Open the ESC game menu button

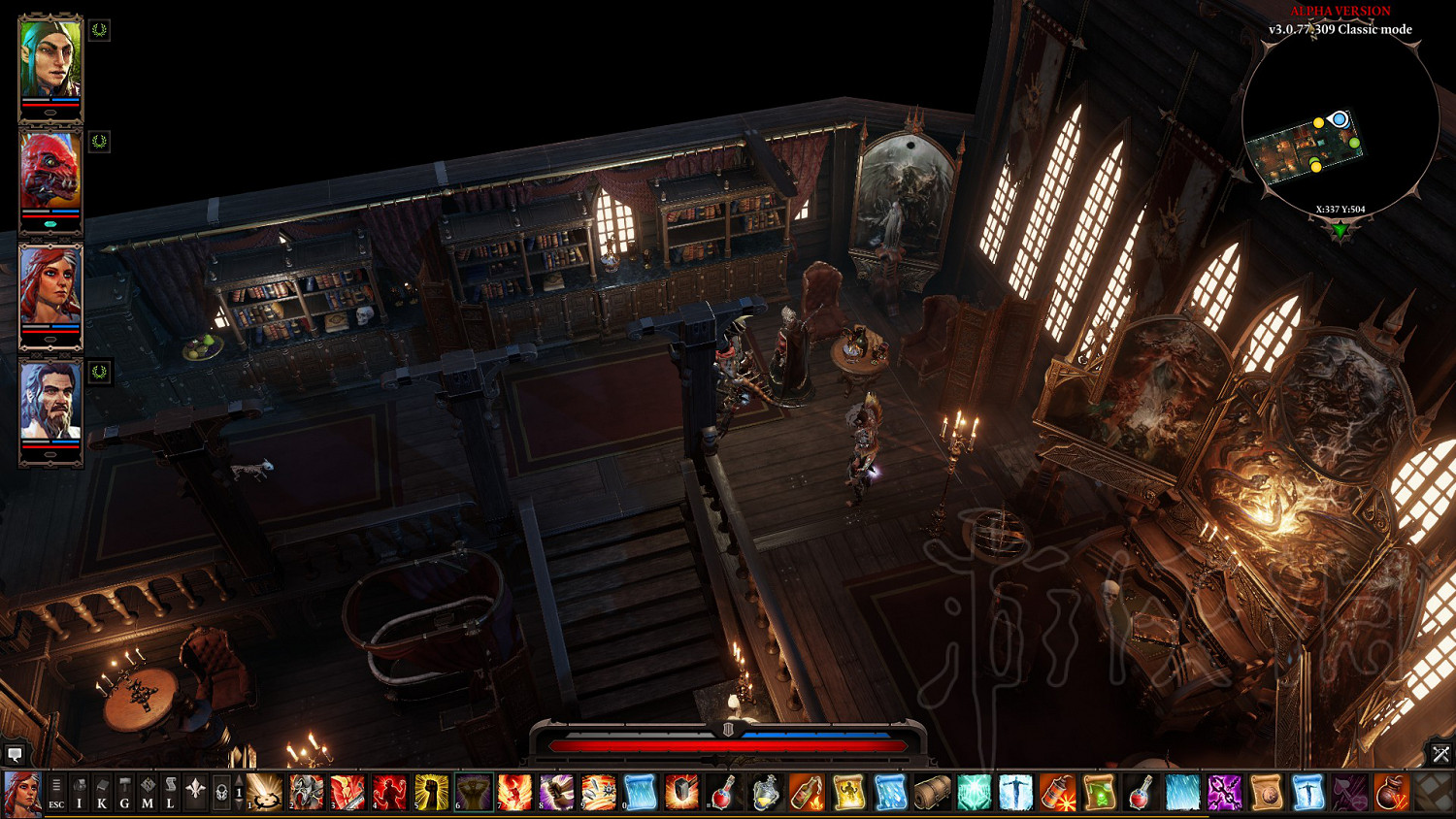click(x=56, y=793)
